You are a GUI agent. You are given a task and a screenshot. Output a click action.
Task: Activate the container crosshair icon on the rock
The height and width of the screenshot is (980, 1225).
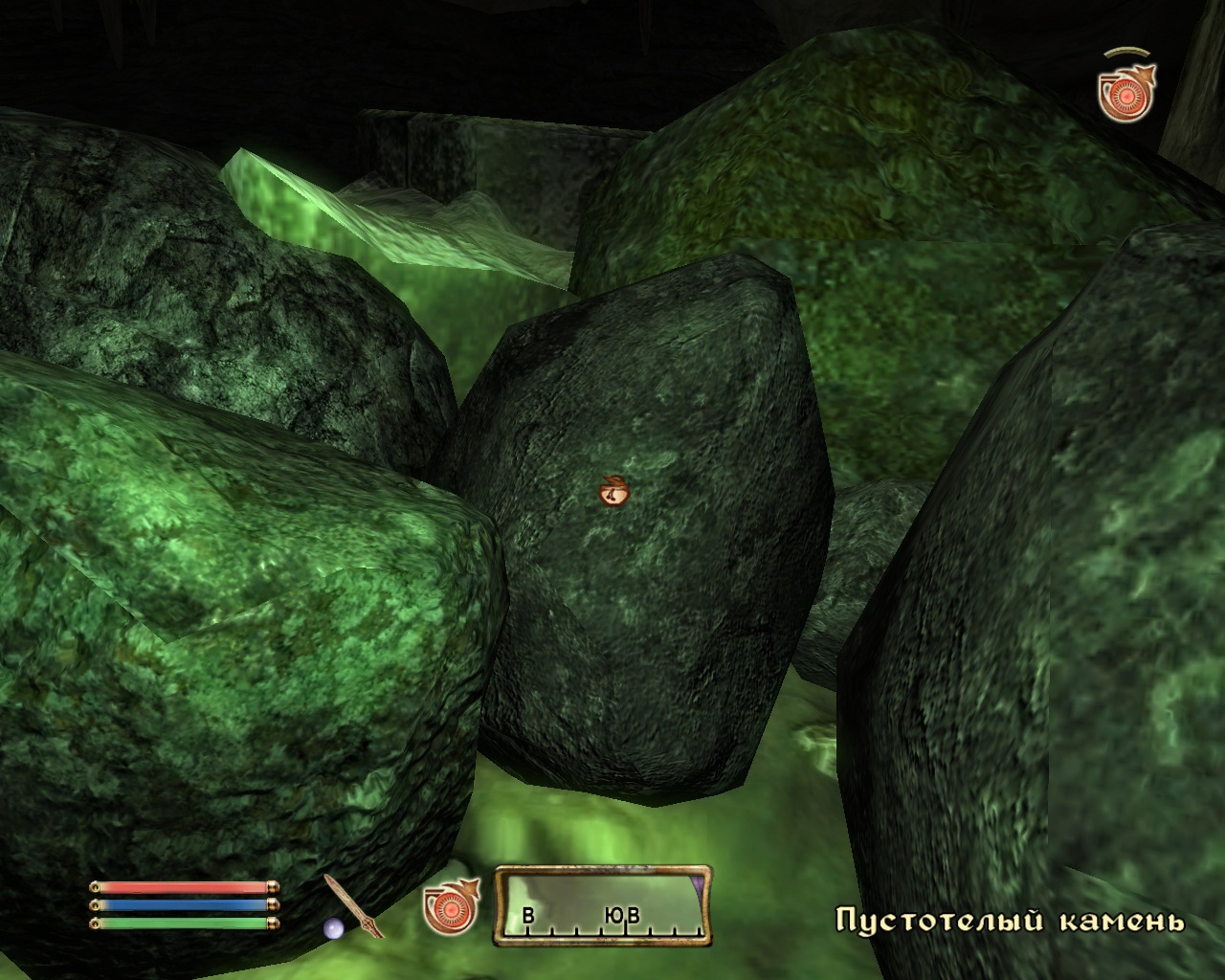[x=613, y=491]
